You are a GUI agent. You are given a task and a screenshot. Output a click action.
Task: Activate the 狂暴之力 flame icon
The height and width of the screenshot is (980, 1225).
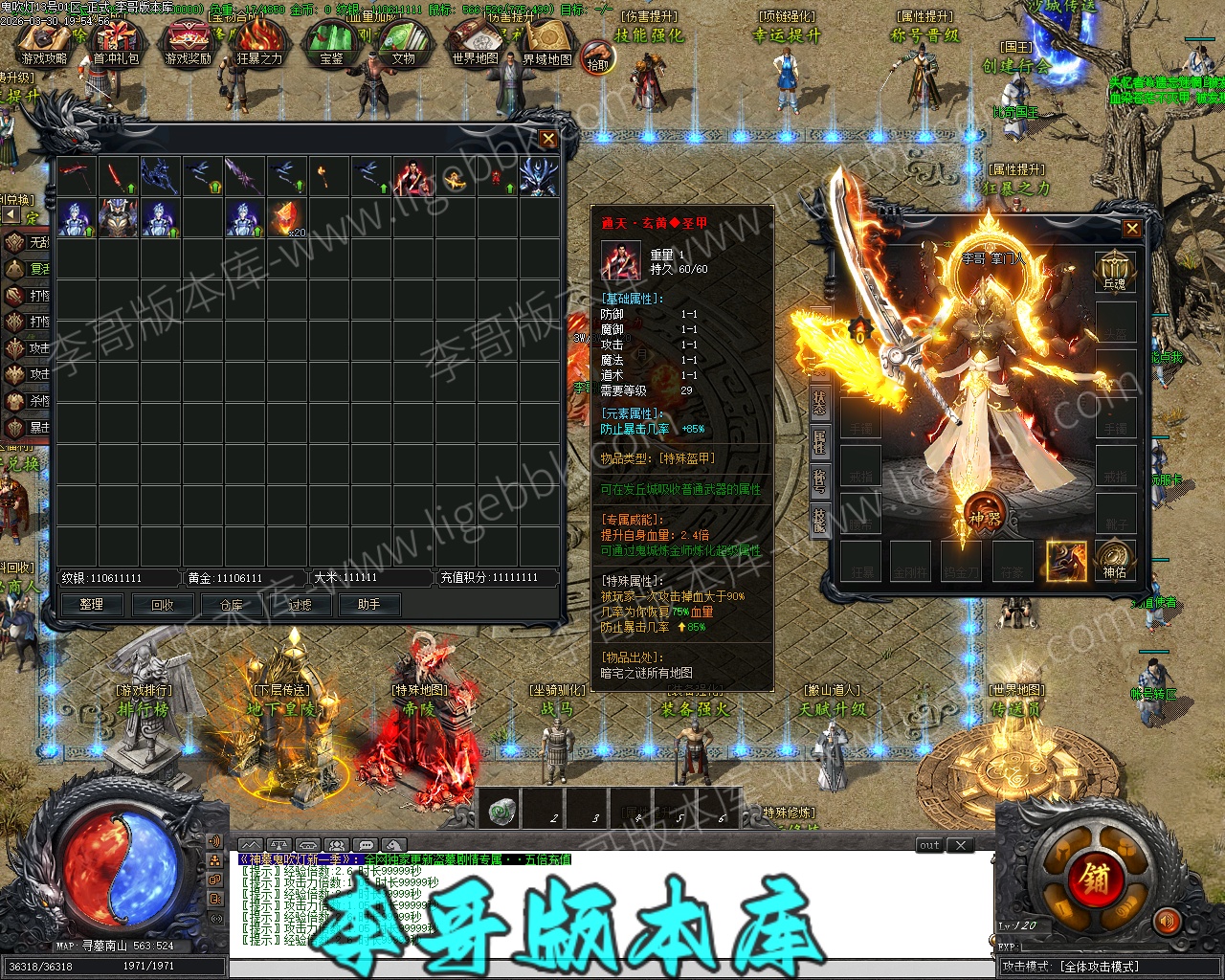tap(259, 43)
